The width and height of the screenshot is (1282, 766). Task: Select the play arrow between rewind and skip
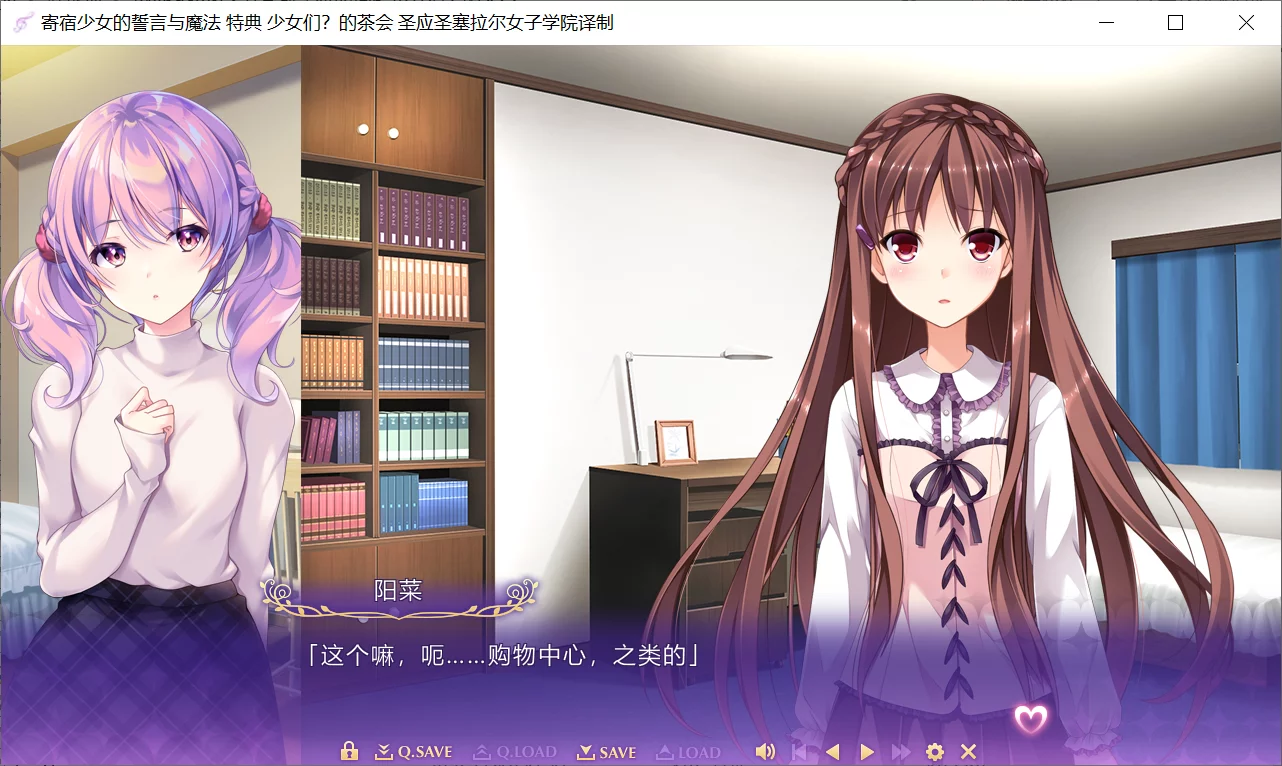click(x=868, y=751)
